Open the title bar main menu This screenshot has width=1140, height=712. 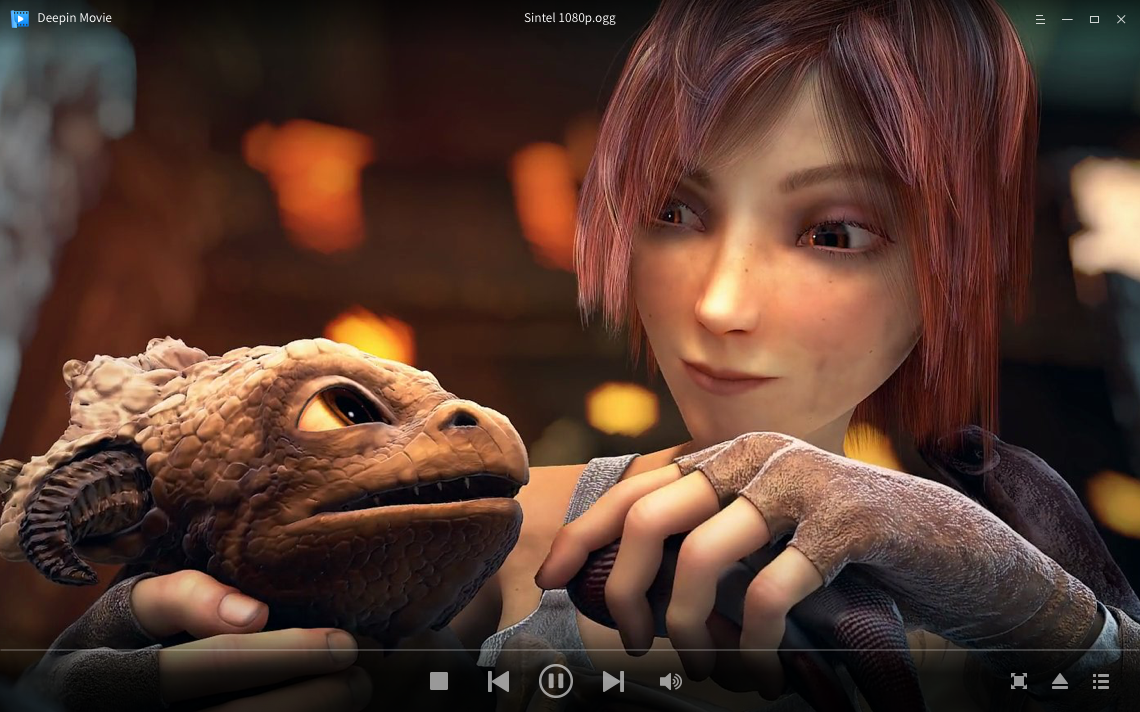(1040, 19)
